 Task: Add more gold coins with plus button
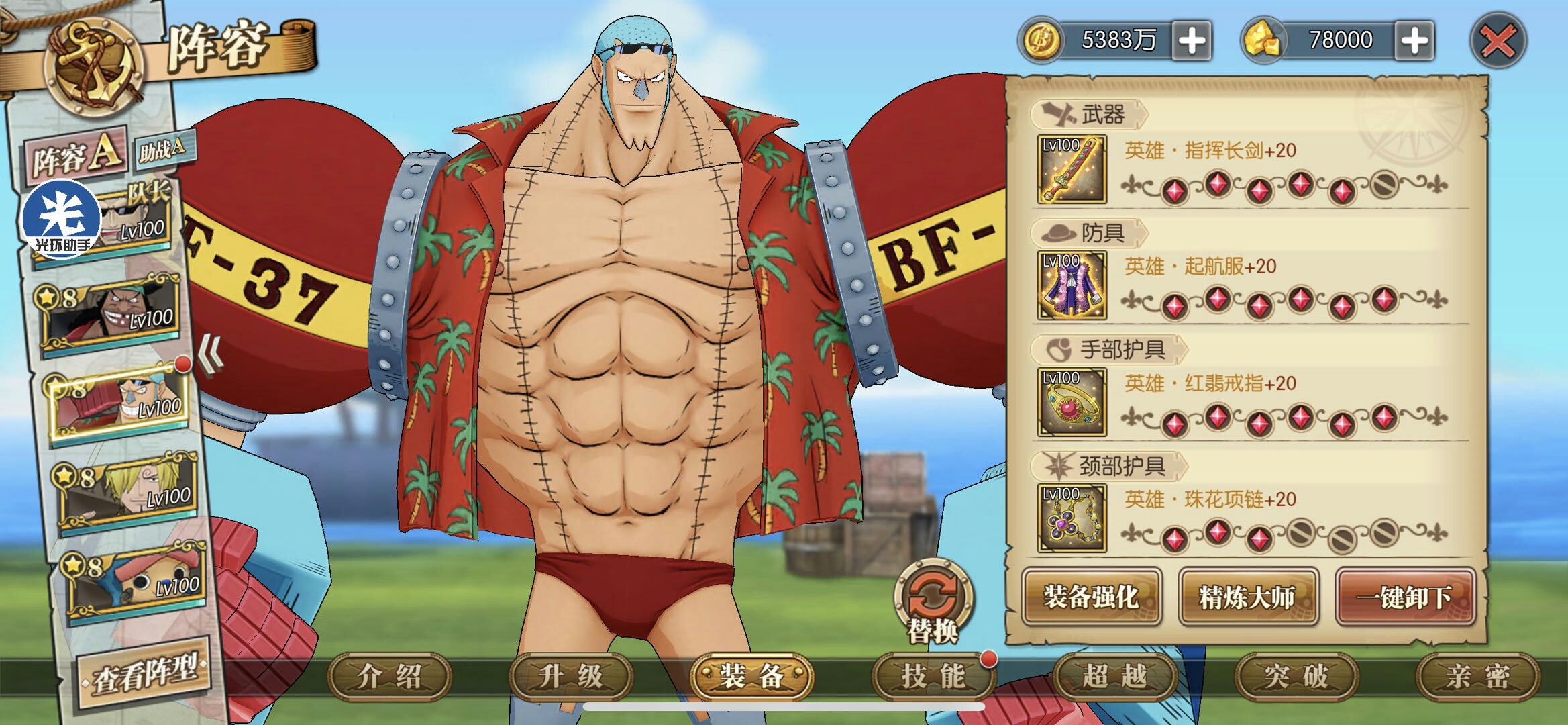1192,41
